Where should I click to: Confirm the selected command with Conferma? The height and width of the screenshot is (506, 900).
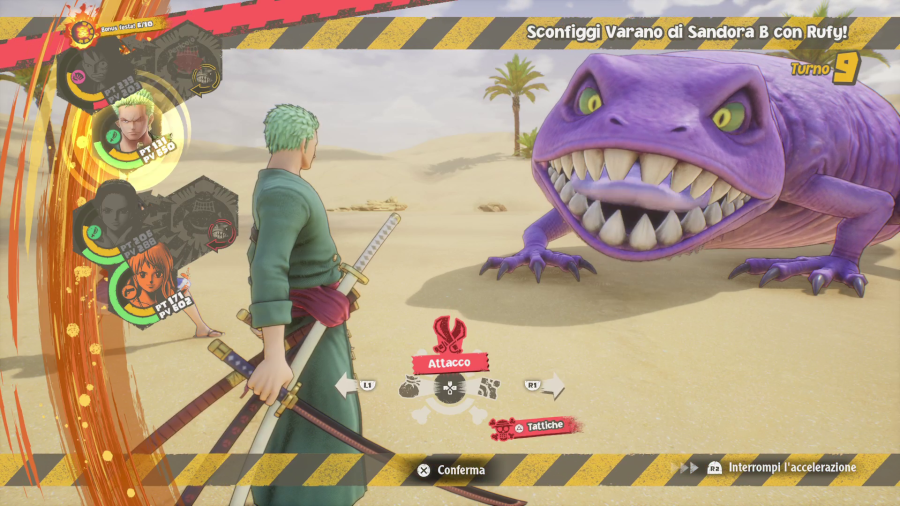click(451, 469)
